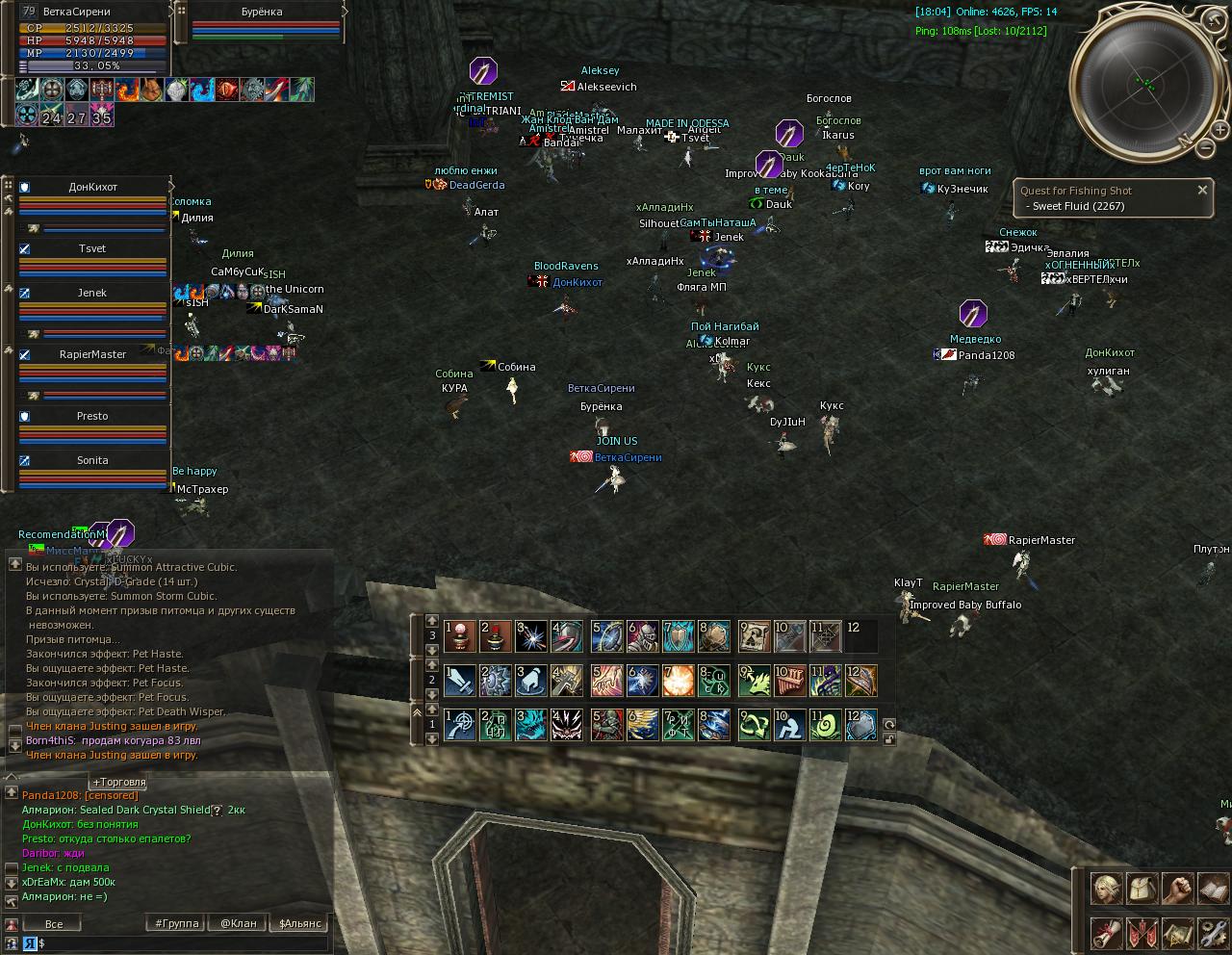Viewport: 1232px width, 955px height.
Task: Open the skills book icon
Action: tap(1213, 889)
